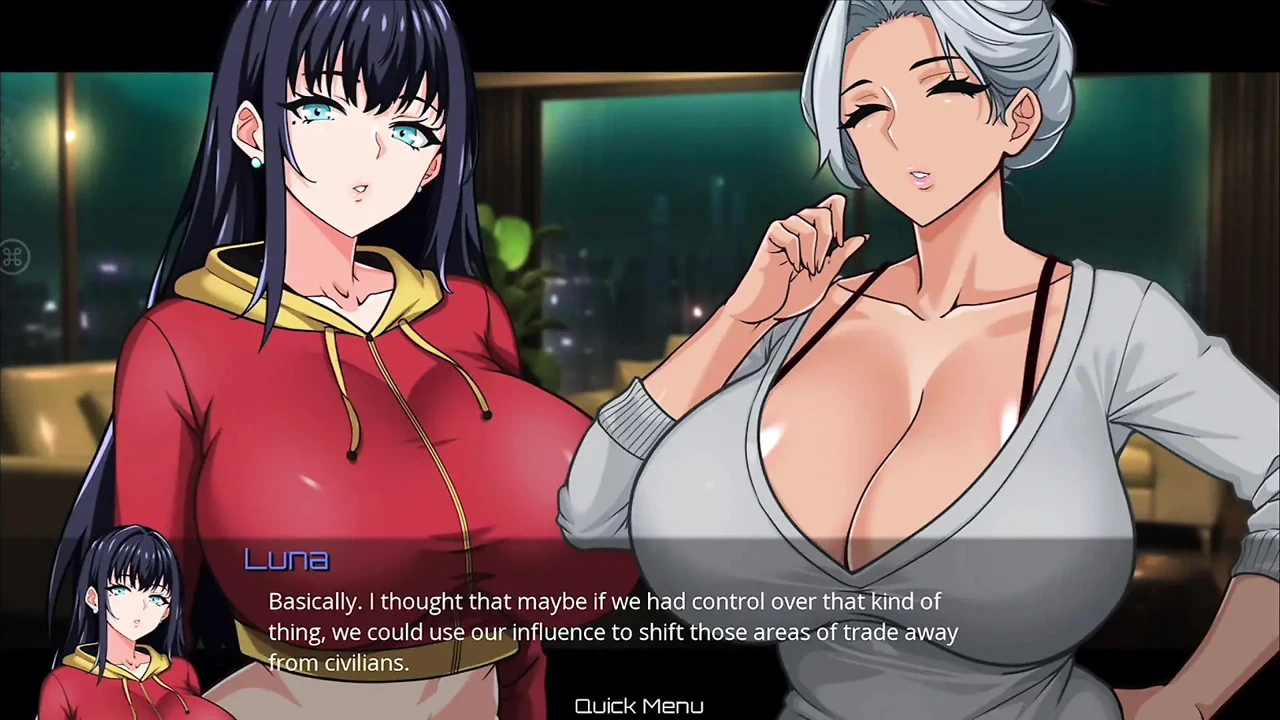
Task: Advance Luna's dialogue text box
Action: point(612,632)
